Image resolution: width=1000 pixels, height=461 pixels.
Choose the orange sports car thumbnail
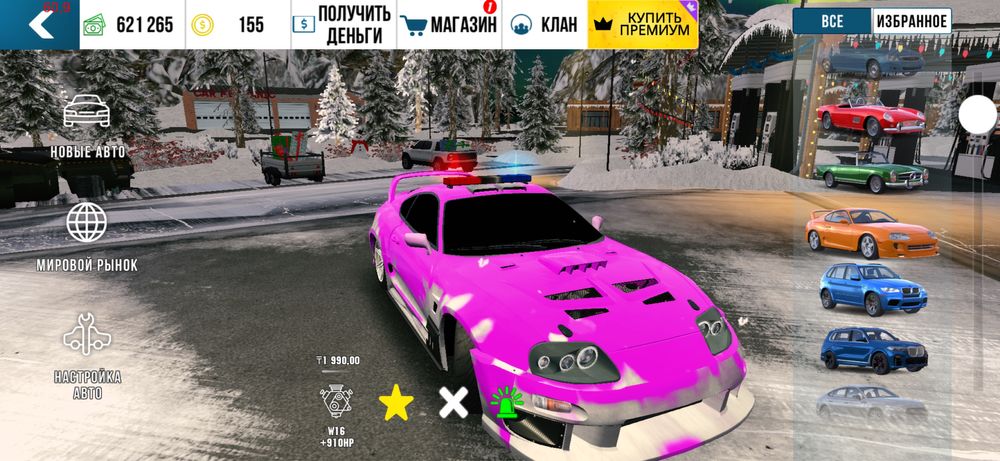(x=871, y=231)
